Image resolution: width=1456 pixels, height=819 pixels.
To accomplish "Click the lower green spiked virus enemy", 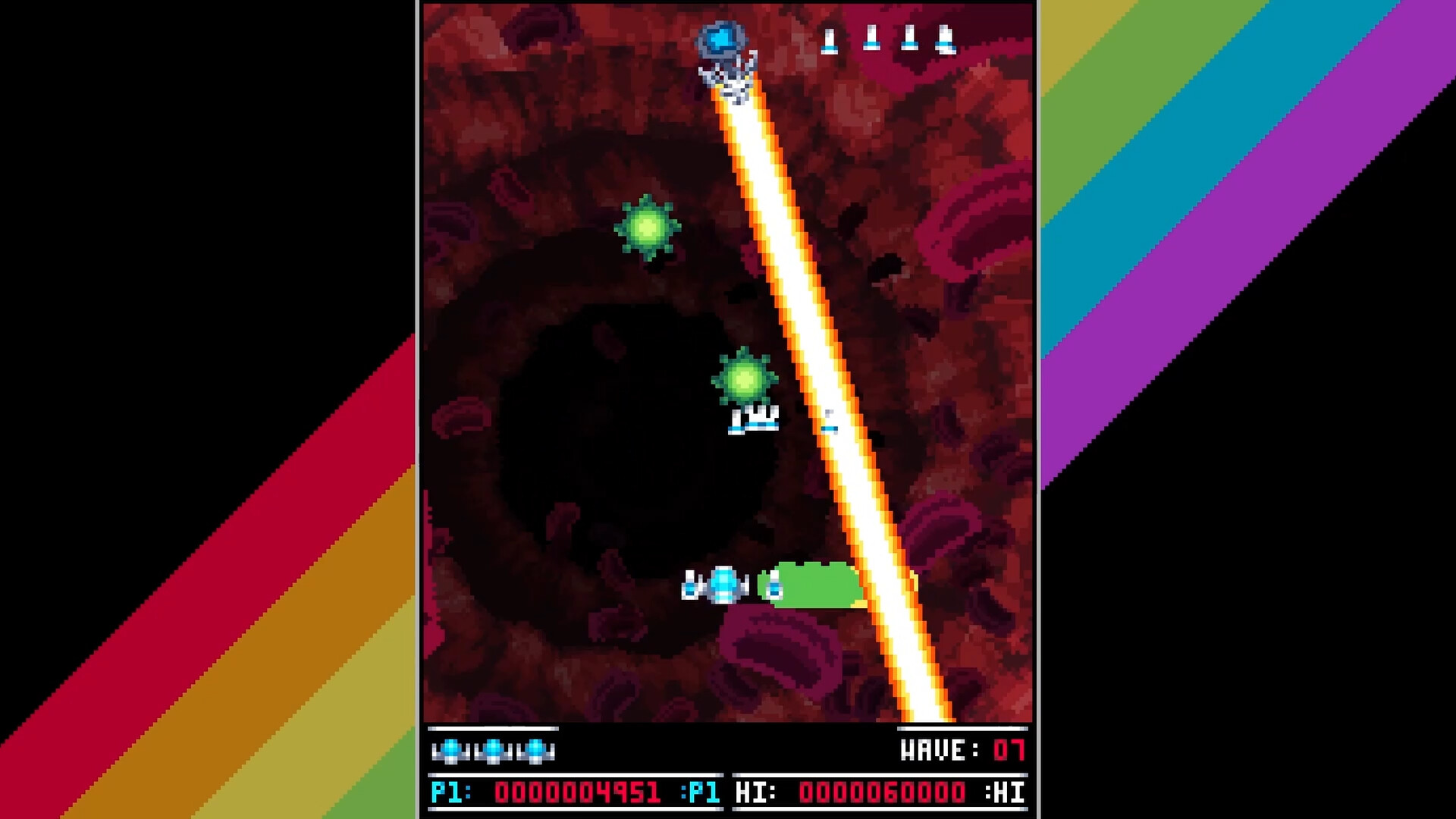I will 745,375.
